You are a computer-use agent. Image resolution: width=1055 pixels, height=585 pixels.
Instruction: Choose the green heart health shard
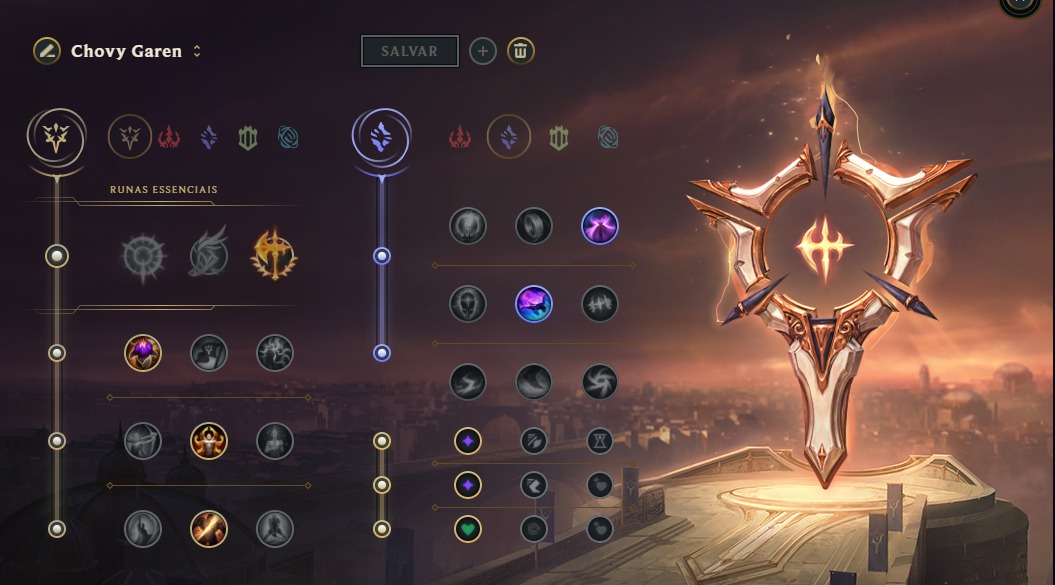(468, 528)
